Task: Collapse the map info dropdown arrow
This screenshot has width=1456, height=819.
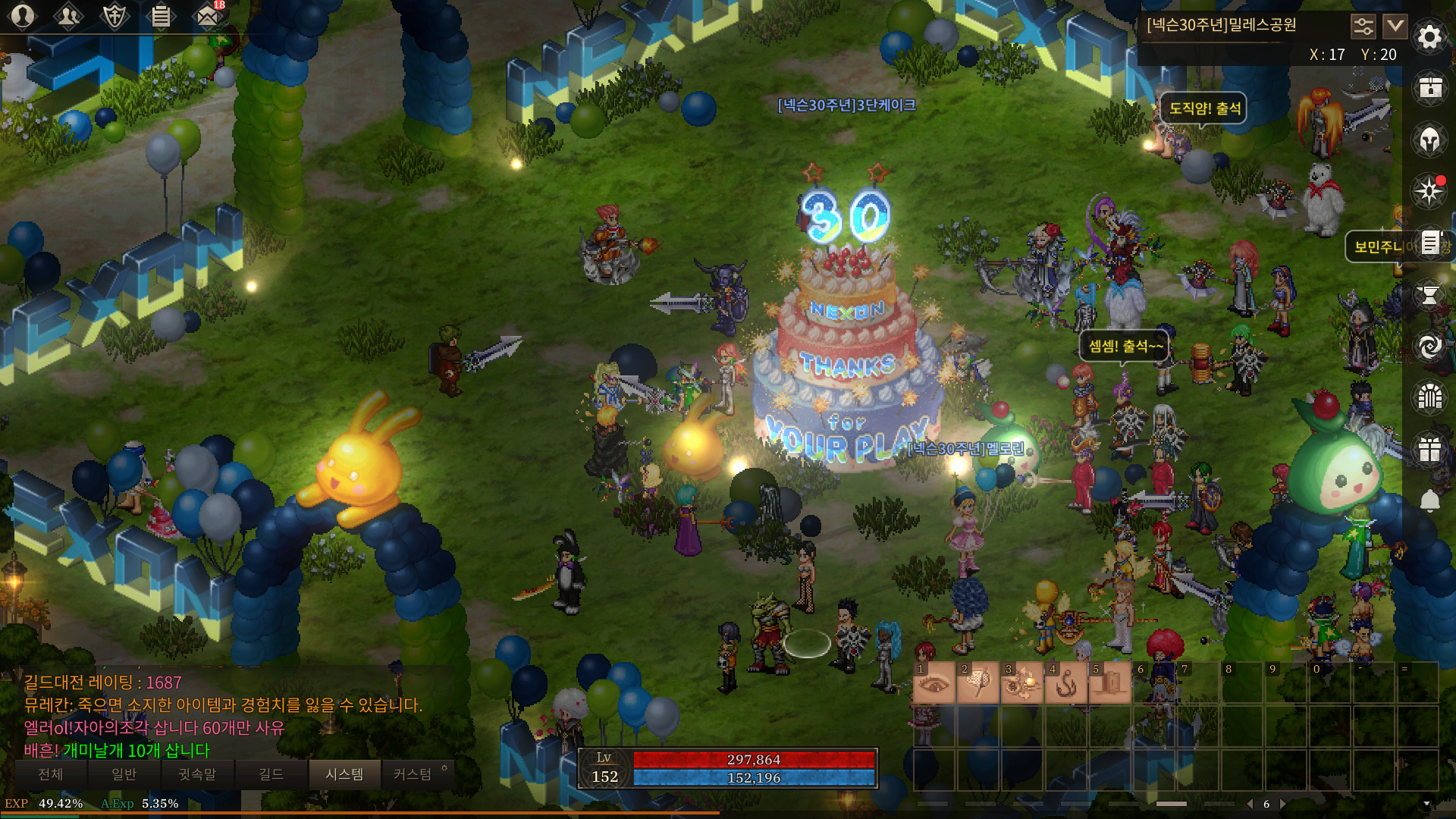Action: pyautogui.click(x=1395, y=27)
